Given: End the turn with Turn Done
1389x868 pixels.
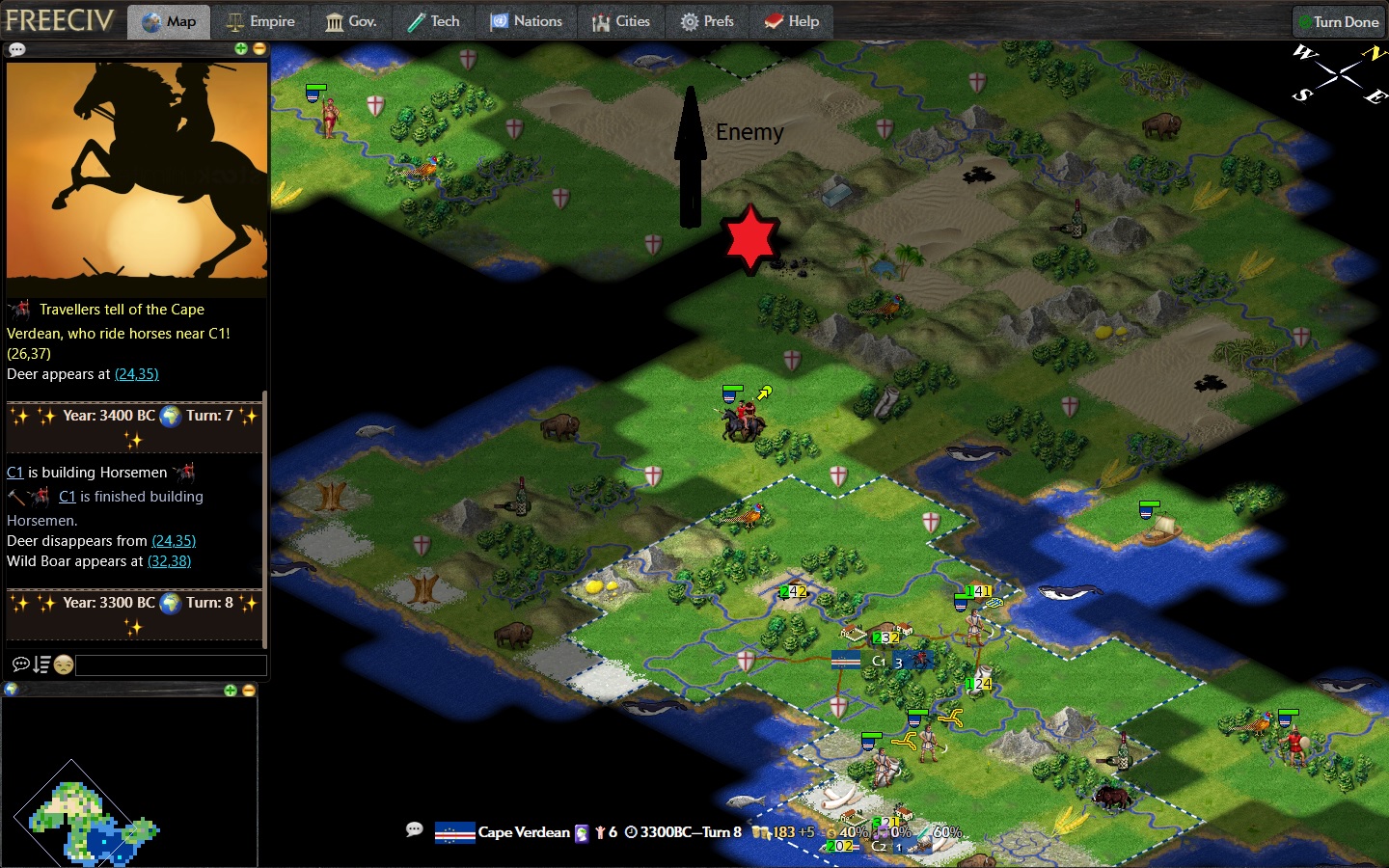Looking at the screenshot, I should (1338, 21).
